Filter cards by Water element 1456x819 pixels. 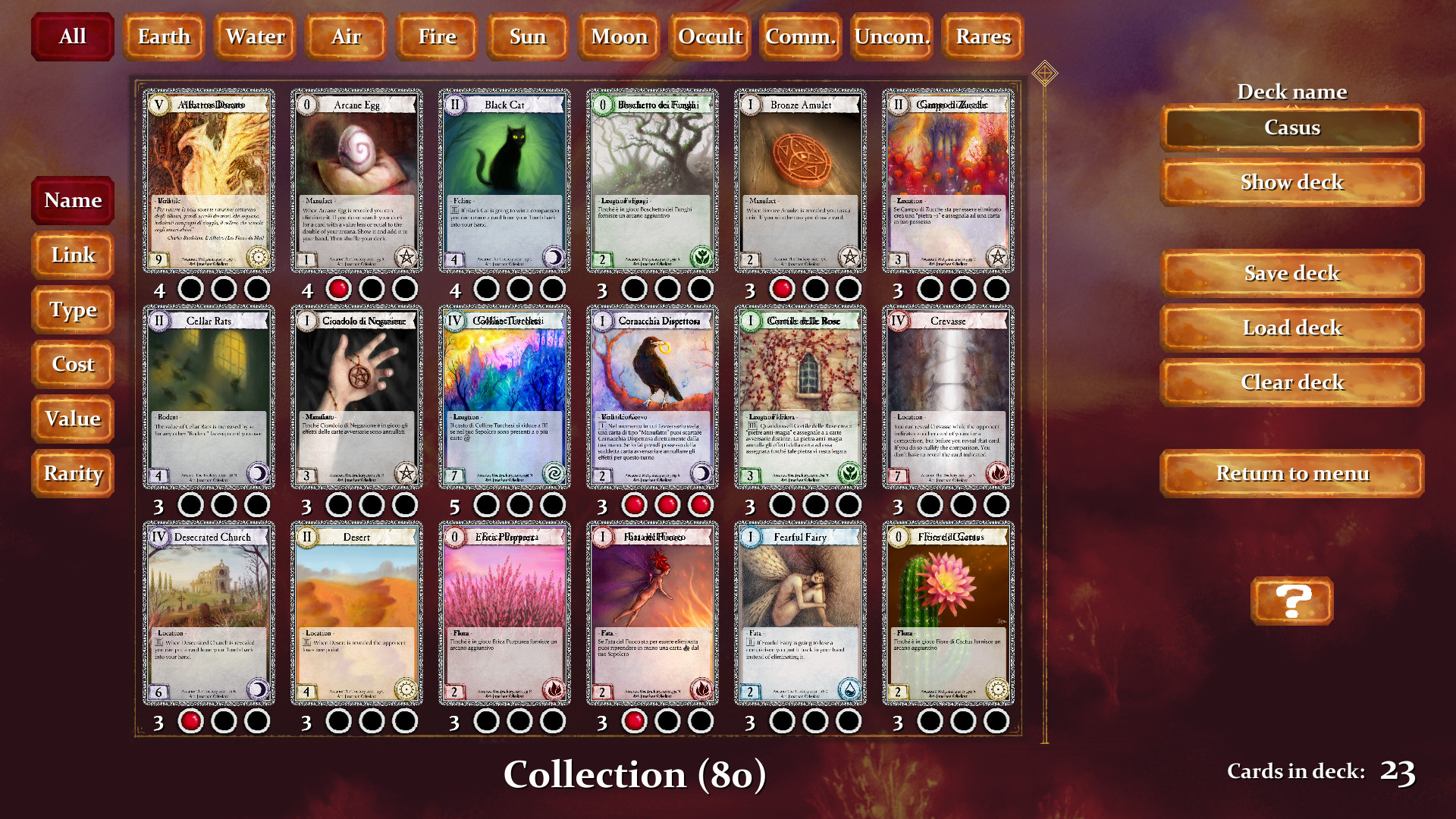(254, 36)
